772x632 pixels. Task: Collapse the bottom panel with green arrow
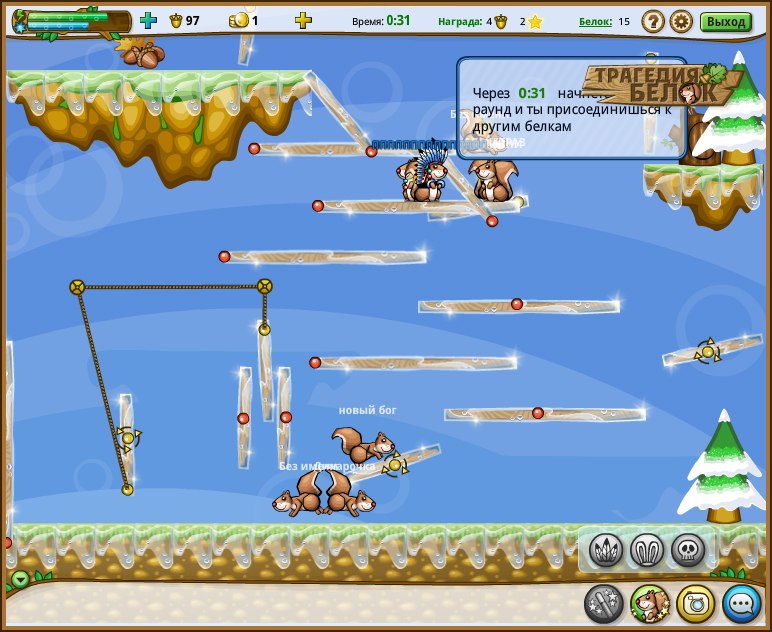click(x=21, y=579)
